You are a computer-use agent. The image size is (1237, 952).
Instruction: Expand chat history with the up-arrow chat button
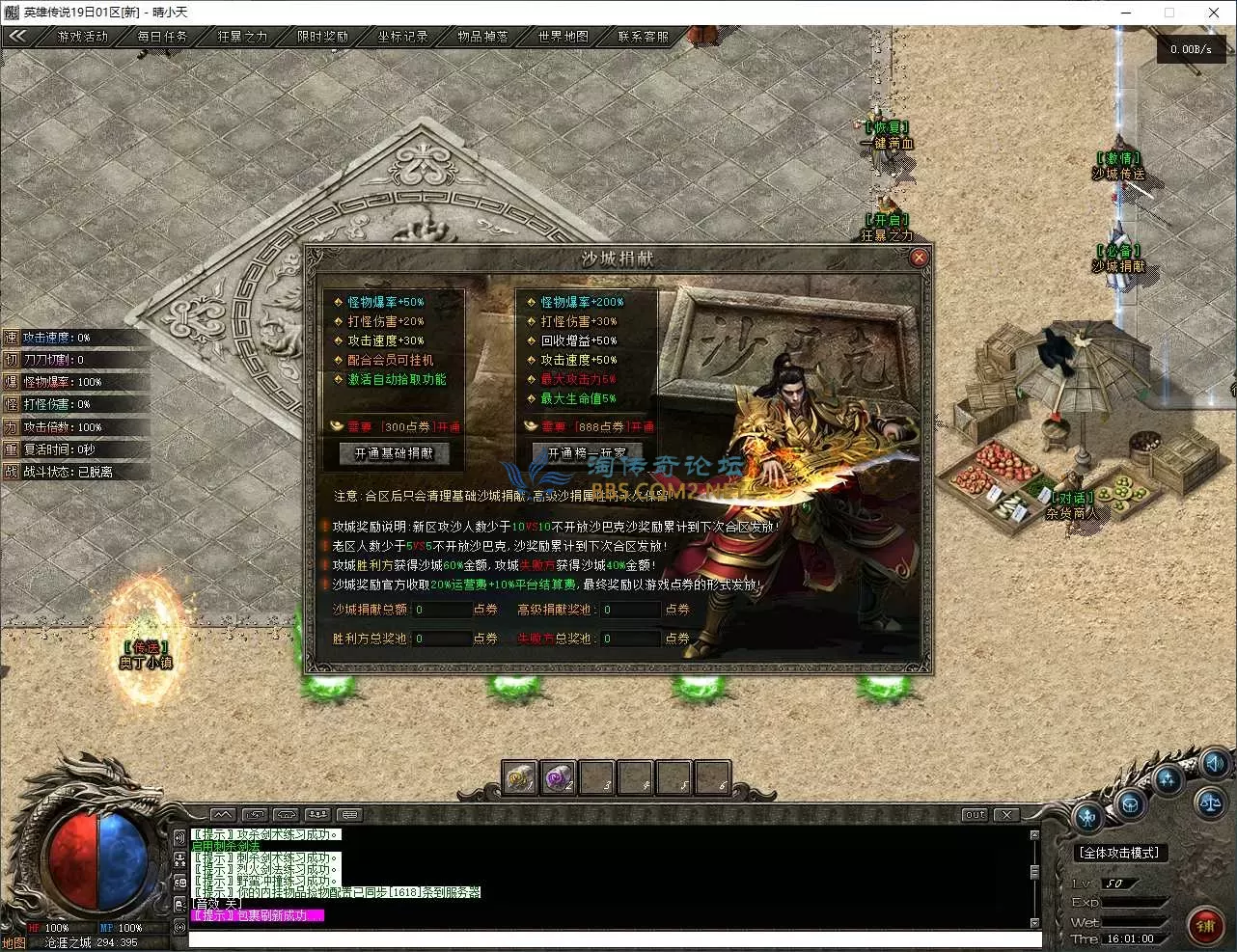tap(223, 814)
